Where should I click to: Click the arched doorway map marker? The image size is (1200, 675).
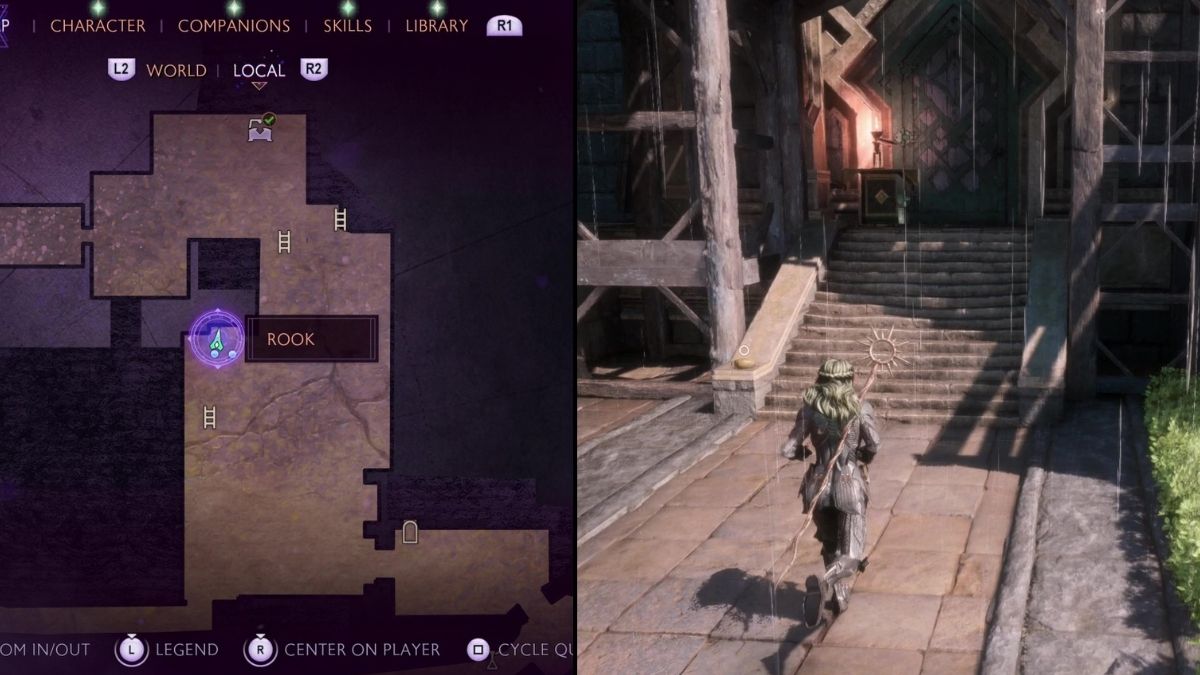tap(409, 532)
